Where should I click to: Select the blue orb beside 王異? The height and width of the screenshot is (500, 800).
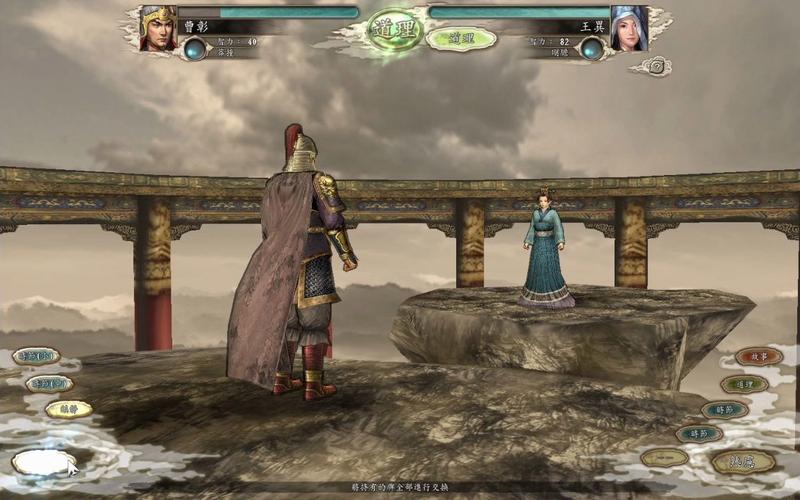(592, 48)
